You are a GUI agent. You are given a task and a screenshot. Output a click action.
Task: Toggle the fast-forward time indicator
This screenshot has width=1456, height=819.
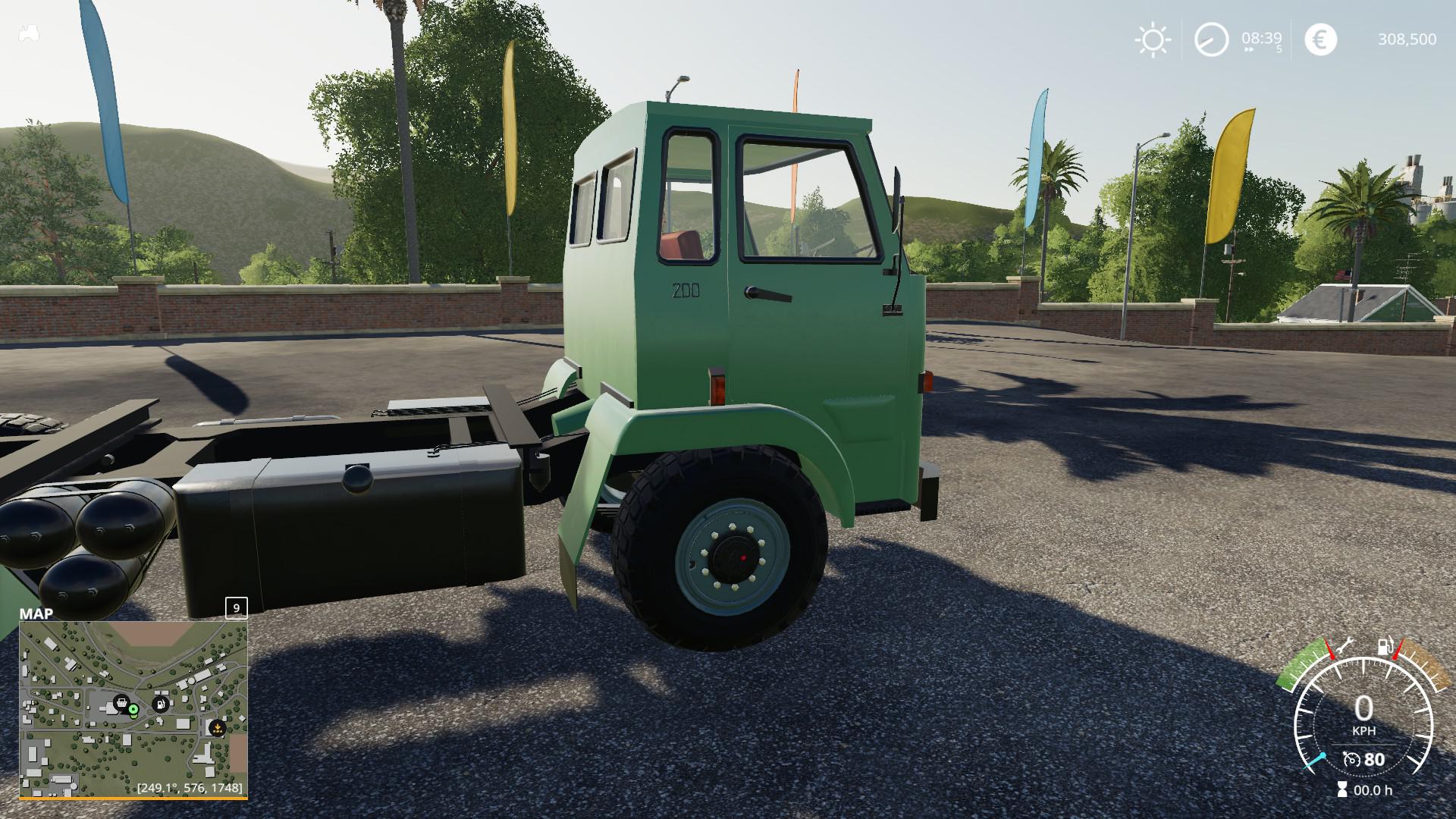tap(1249, 49)
